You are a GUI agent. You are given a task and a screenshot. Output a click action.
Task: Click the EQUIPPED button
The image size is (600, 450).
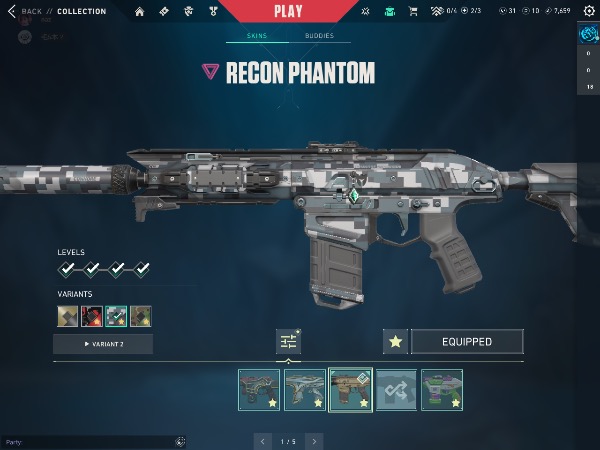(x=466, y=342)
